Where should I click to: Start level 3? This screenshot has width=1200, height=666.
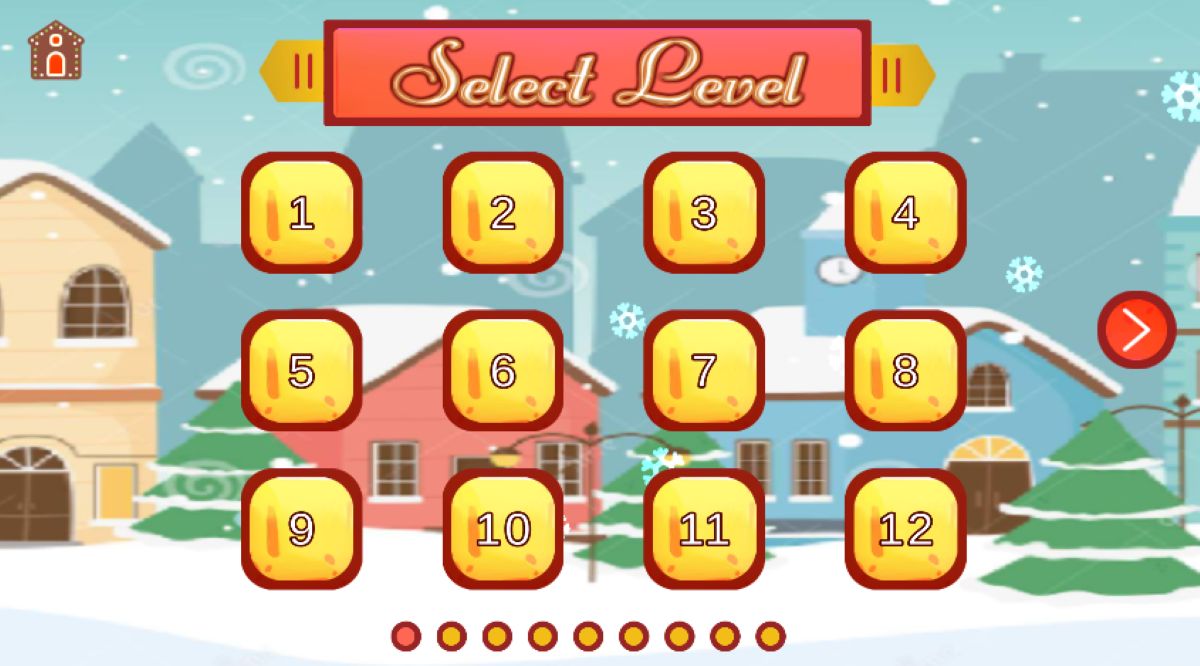(704, 213)
